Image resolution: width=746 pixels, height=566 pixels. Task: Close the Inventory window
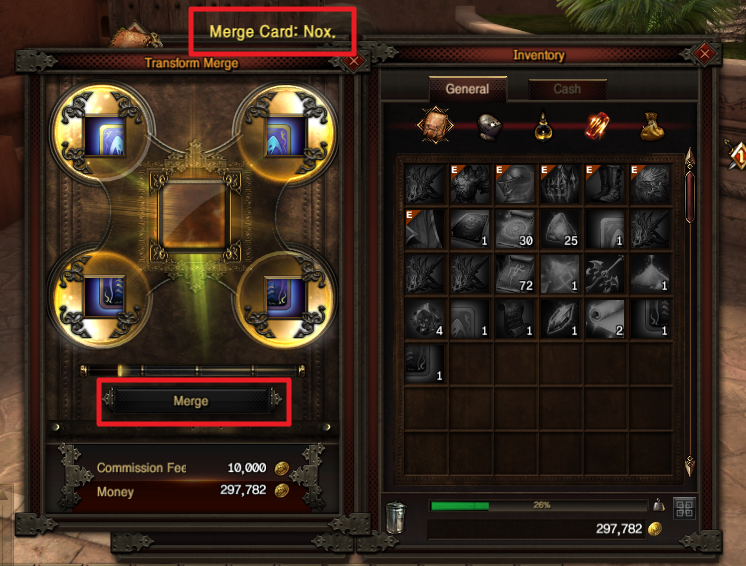705,53
